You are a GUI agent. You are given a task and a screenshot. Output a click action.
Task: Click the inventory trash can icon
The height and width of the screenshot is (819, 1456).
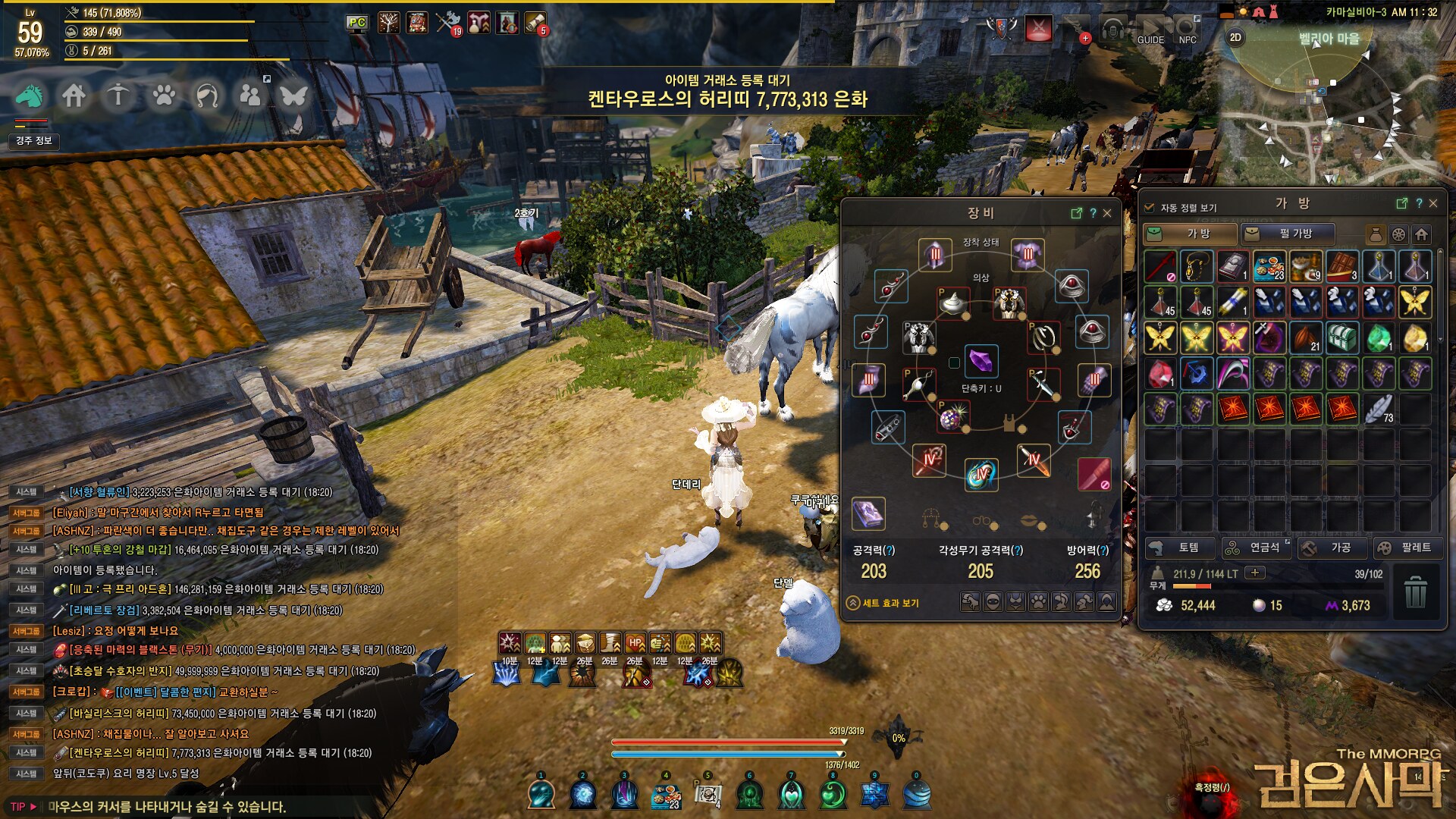point(1415,591)
